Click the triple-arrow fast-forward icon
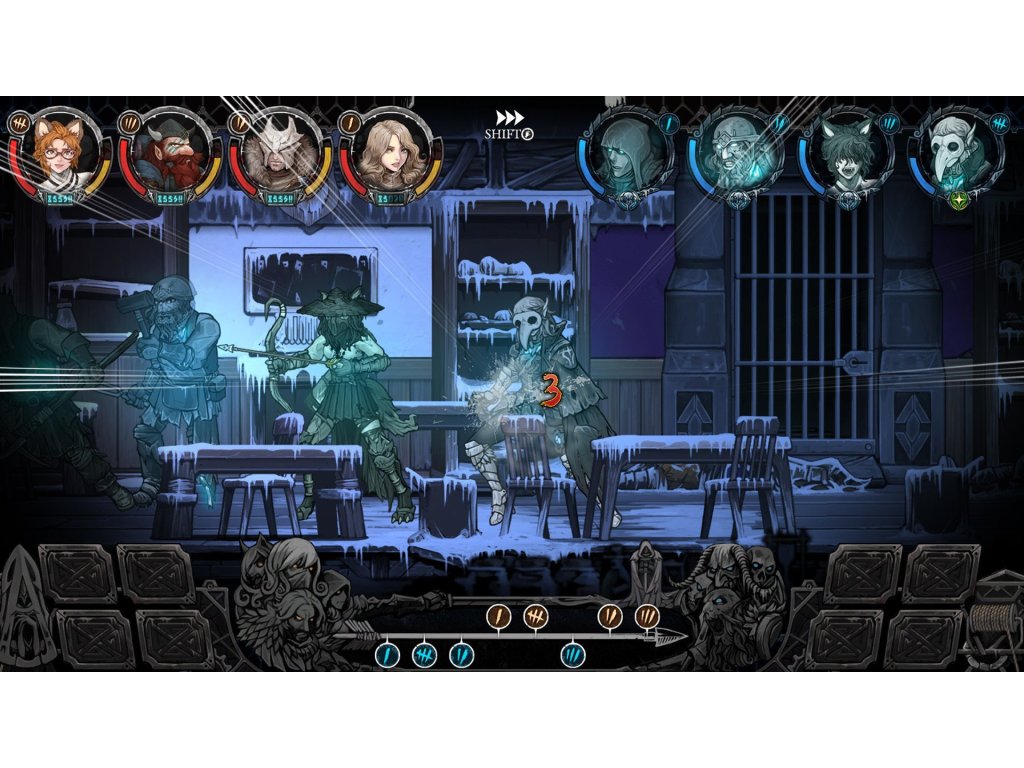Viewport: 1024px width, 768px height. click(x=510, y=118)
